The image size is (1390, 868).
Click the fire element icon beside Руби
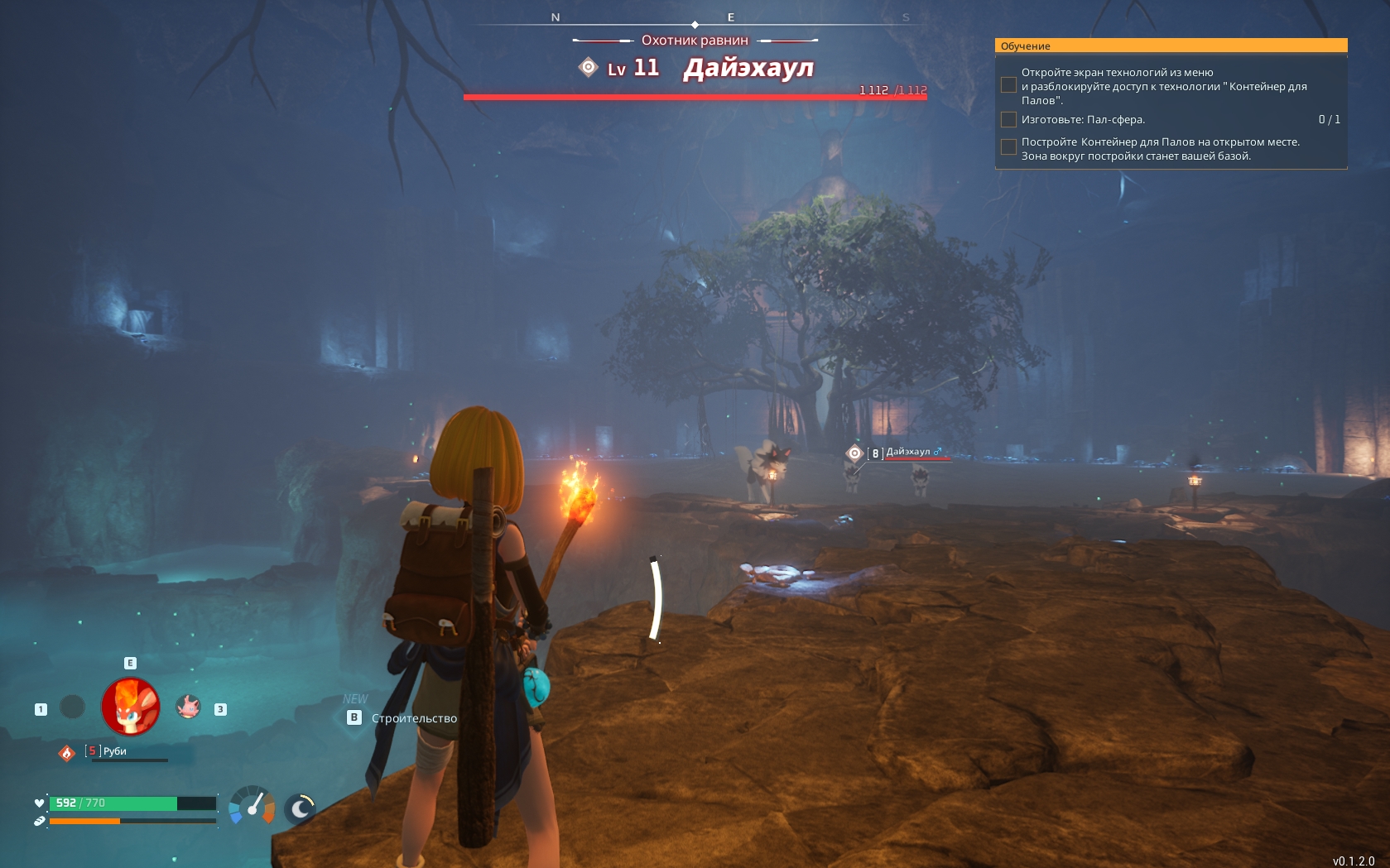(67, 752)
